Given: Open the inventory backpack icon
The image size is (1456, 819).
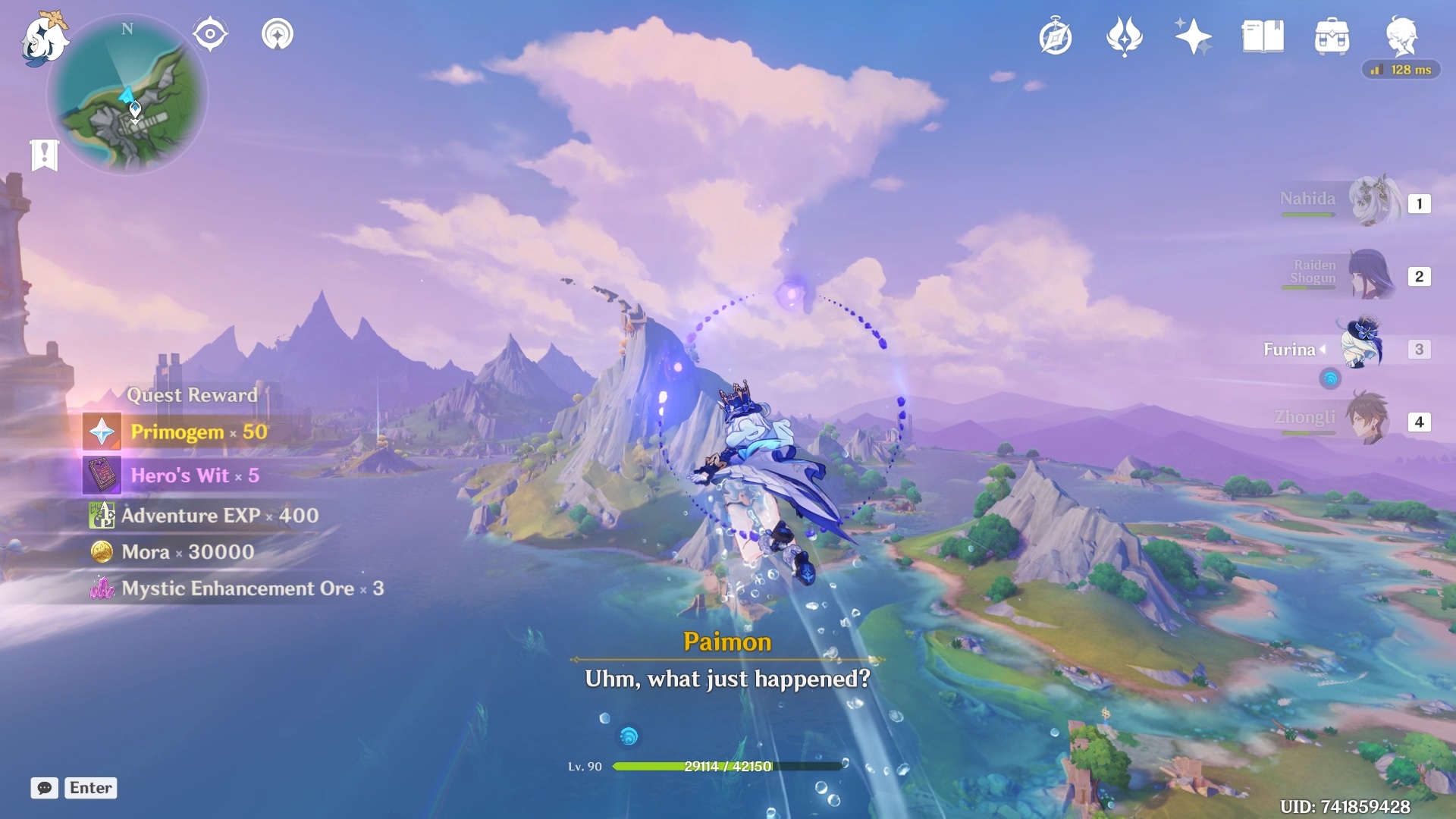Looking at the screenshot, I should click(1332, 36).
